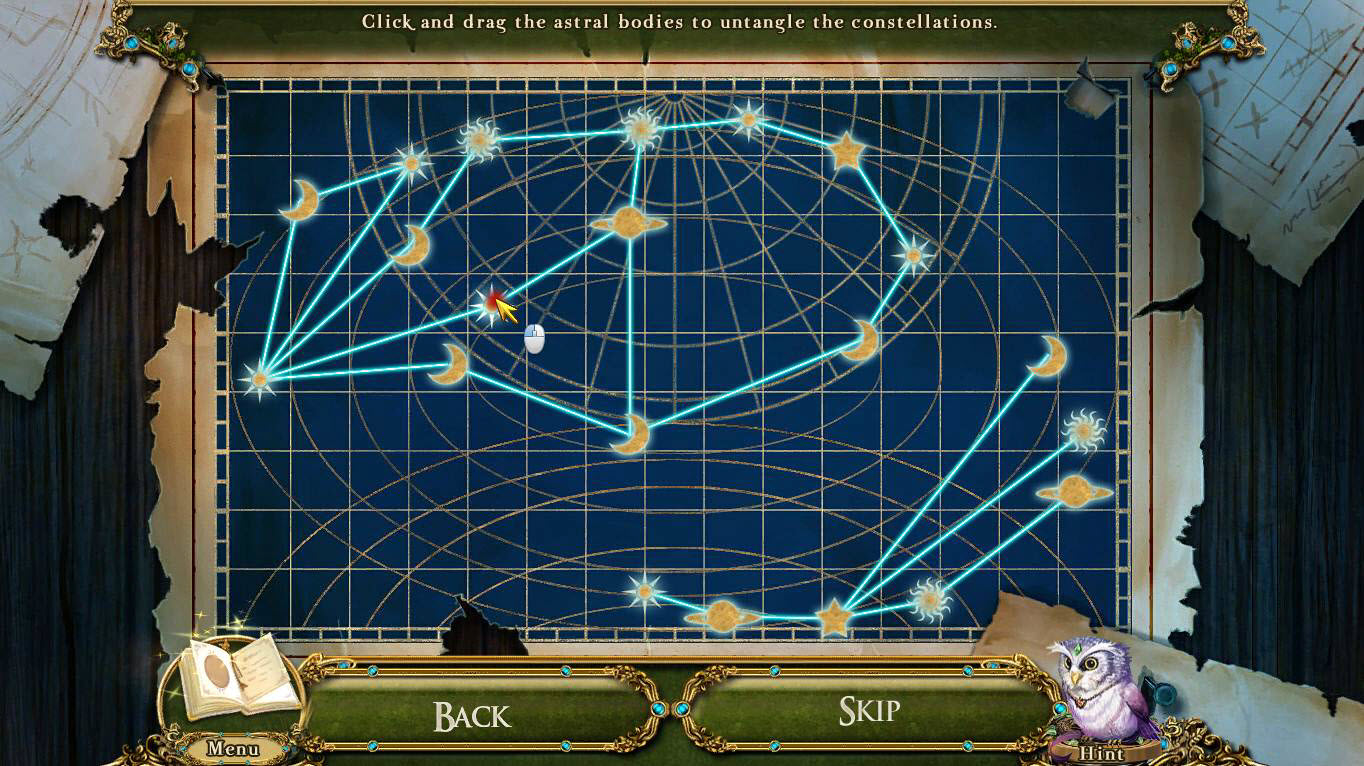Image resolution: width=1364 pixels, height=766 pixels.
Task: Select the crescent moon in the upper left cluster
Action: (414, 243)
